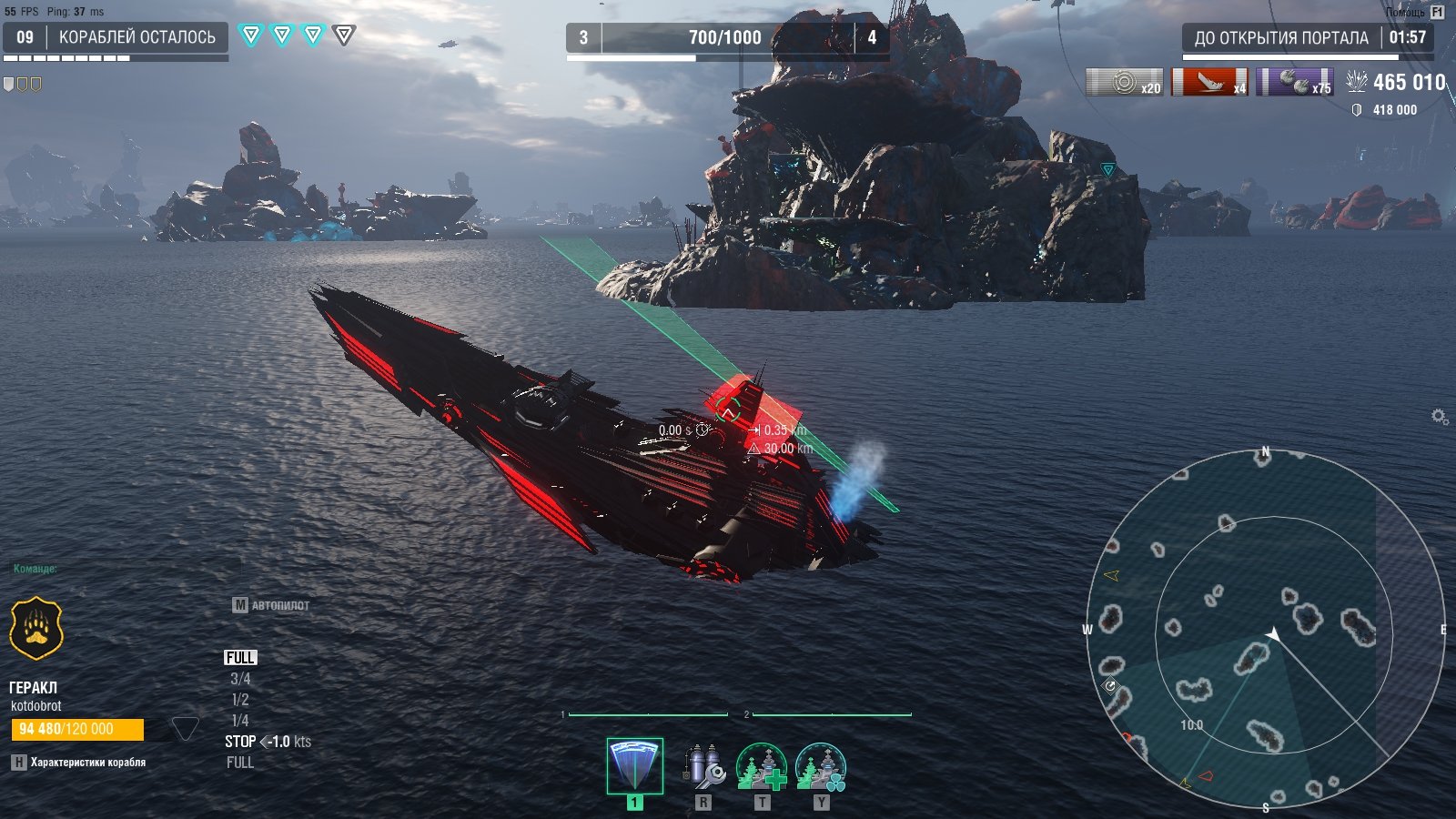Viewport: 1456px width, 819px height.
Task: Activate the repair tanks and wrench consumable
Action: [703, 766]
